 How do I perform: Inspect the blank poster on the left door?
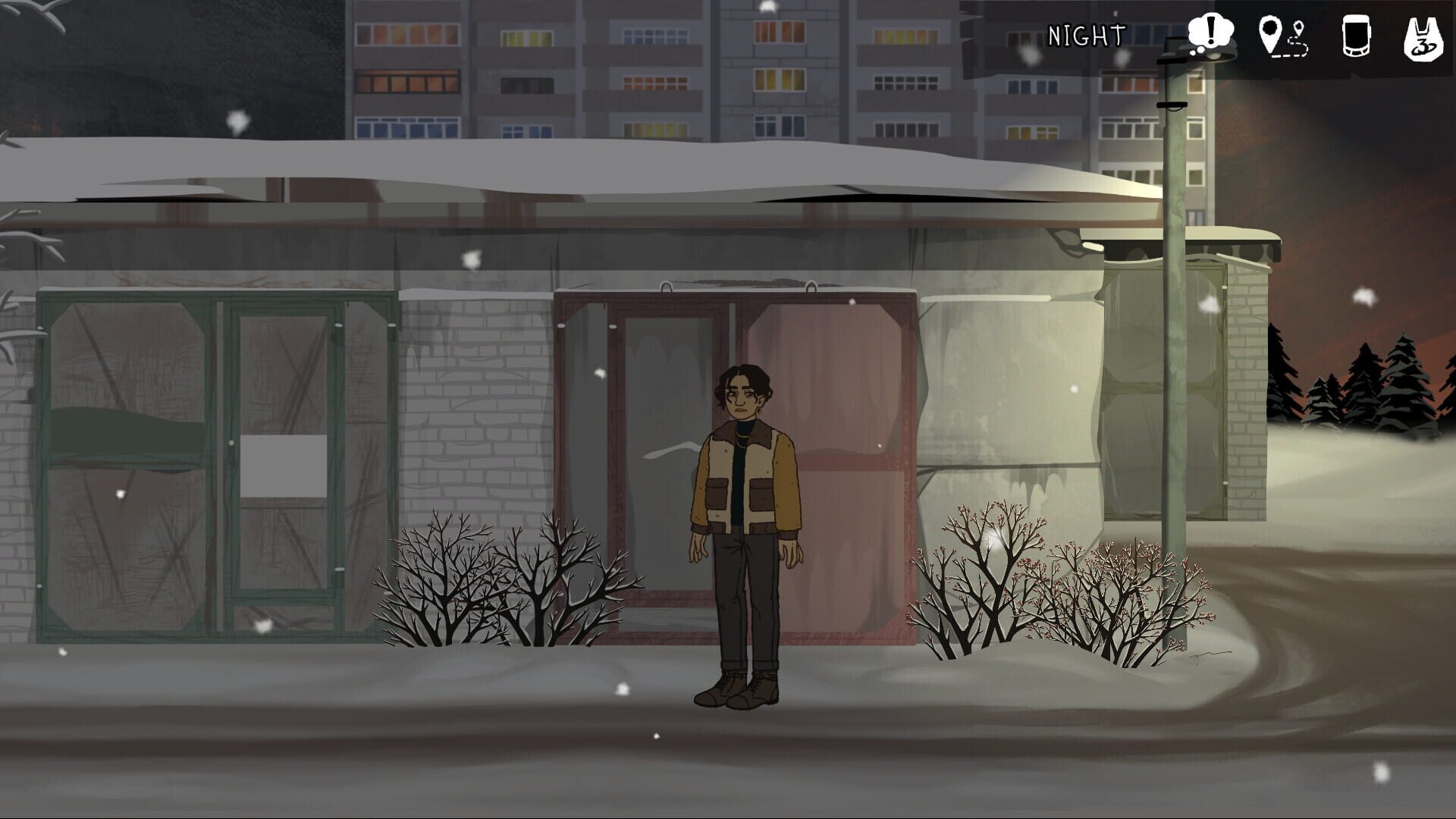point(284,465)
